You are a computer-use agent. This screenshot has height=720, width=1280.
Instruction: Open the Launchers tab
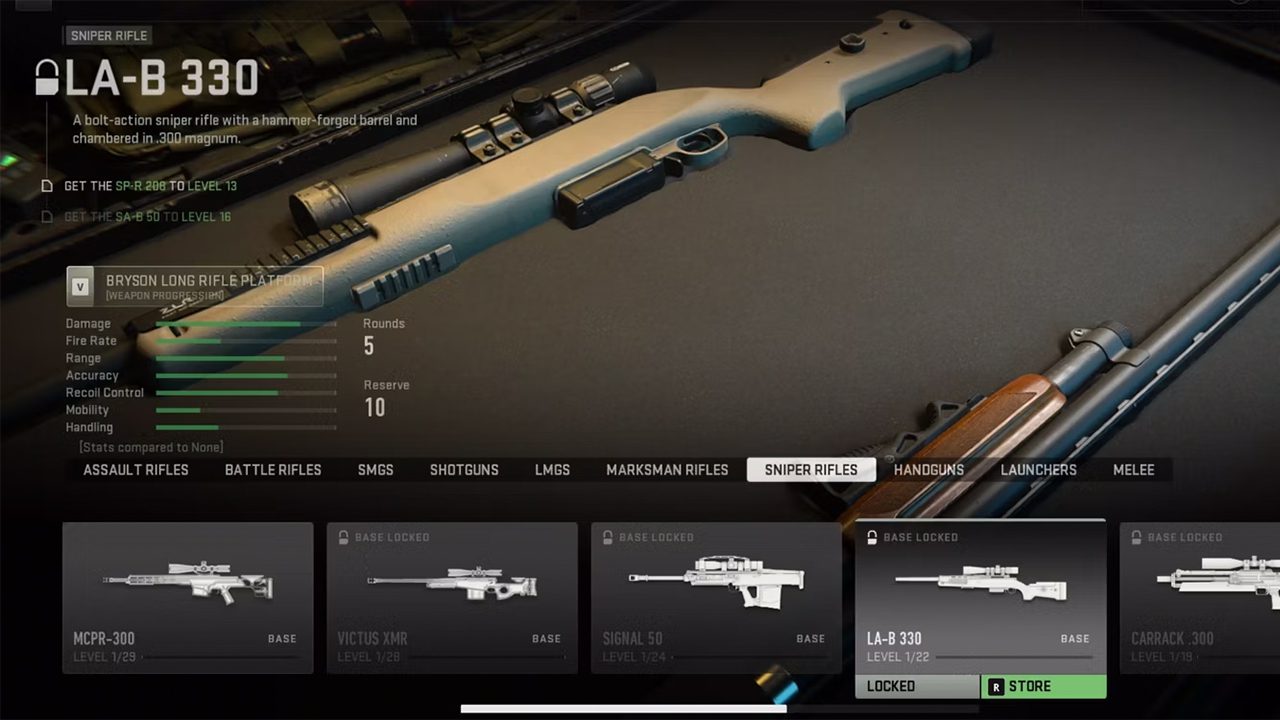[1039, 470]
